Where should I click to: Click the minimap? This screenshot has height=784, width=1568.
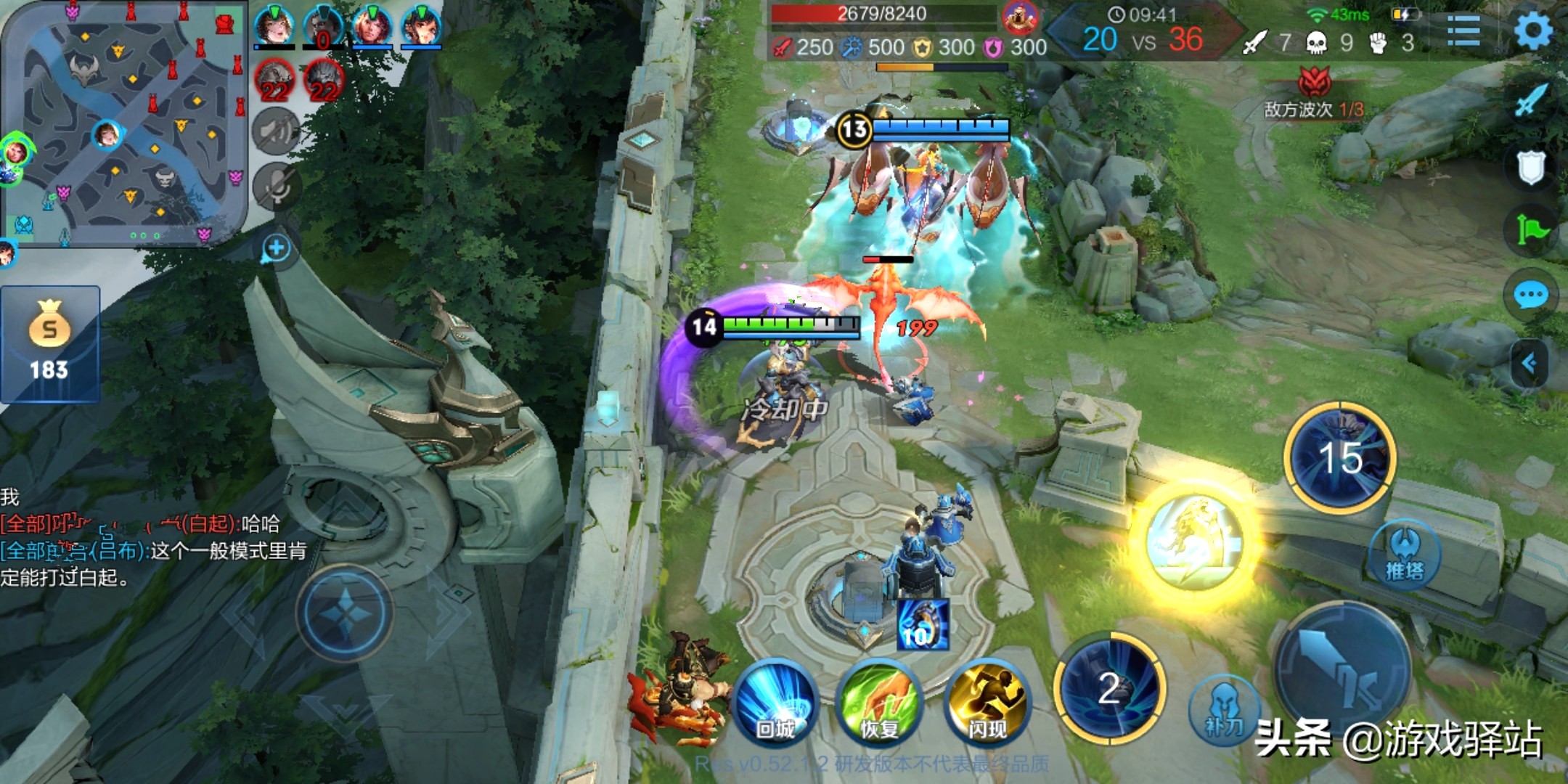pos(123,123)
